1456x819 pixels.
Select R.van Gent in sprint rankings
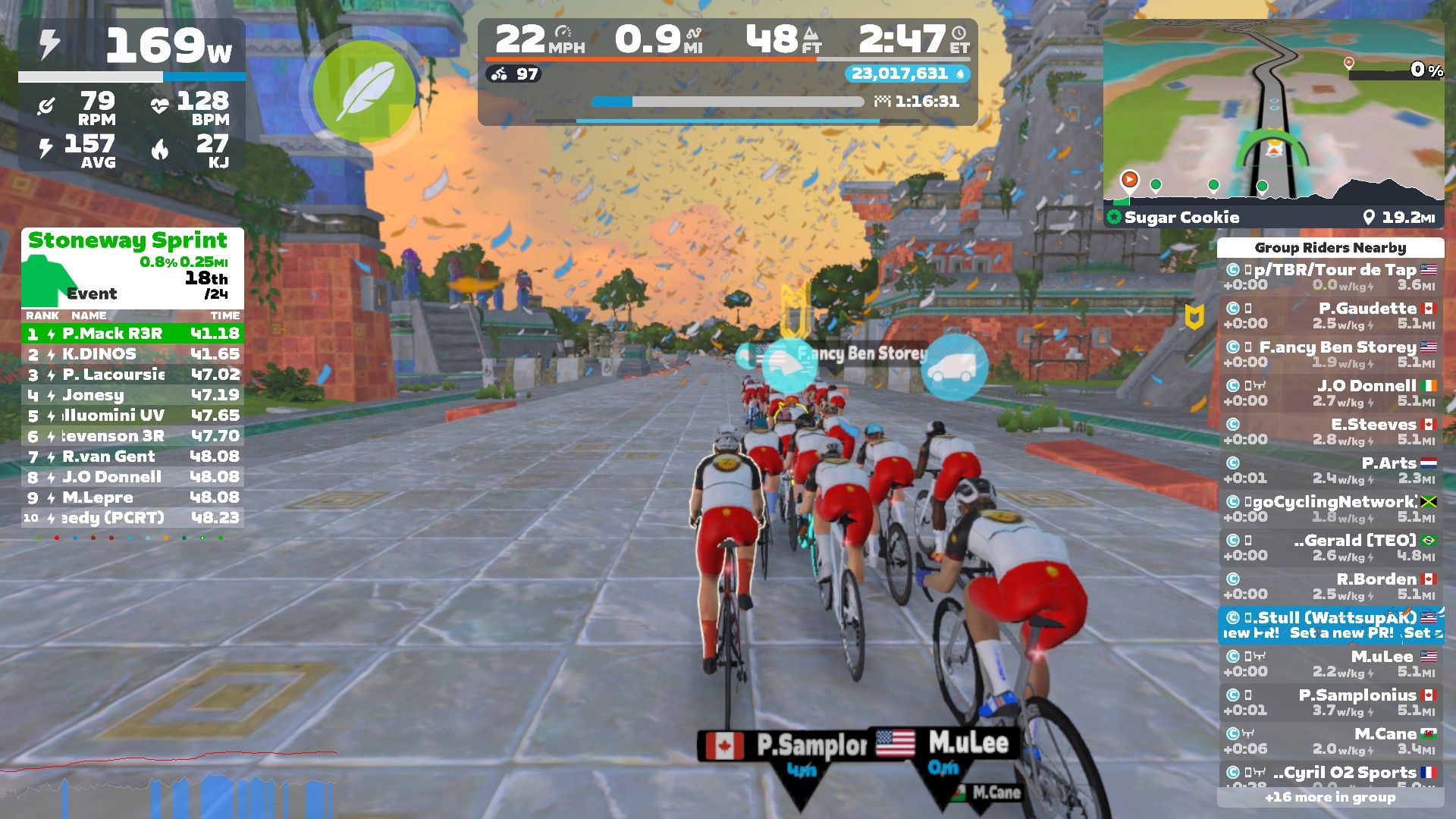pos(133,457)
